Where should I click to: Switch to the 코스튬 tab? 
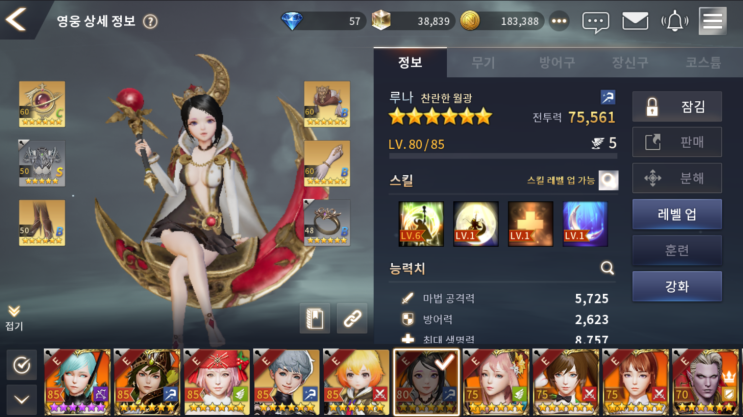703,62
